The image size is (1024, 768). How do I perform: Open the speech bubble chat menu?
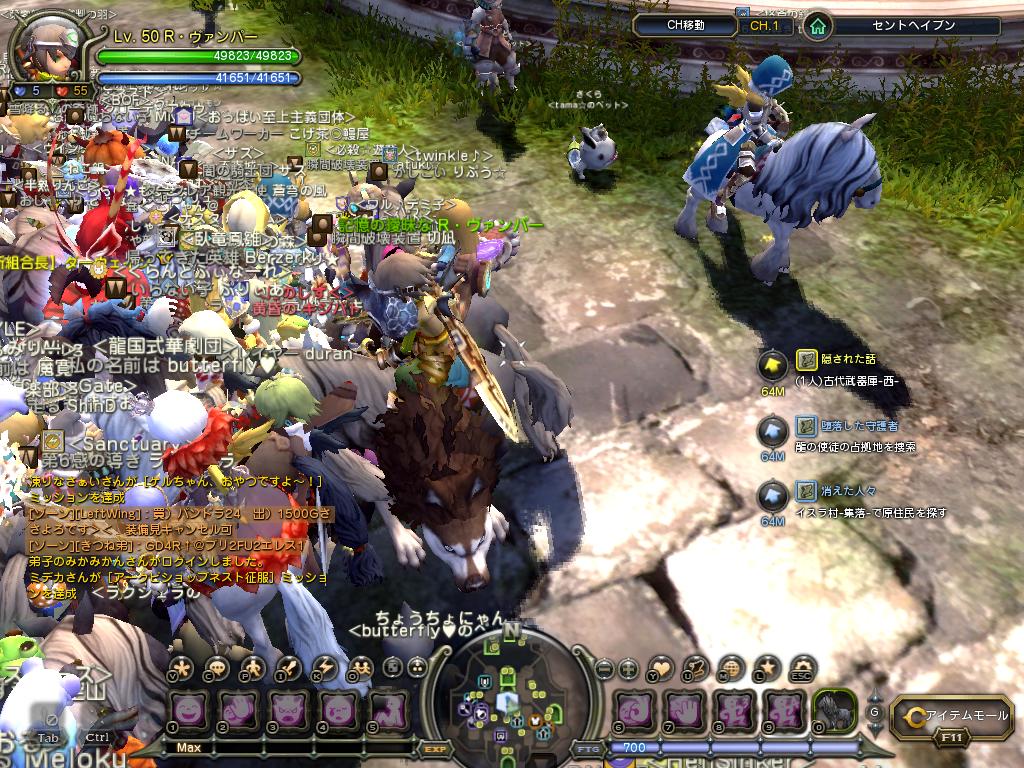point(216,668)
